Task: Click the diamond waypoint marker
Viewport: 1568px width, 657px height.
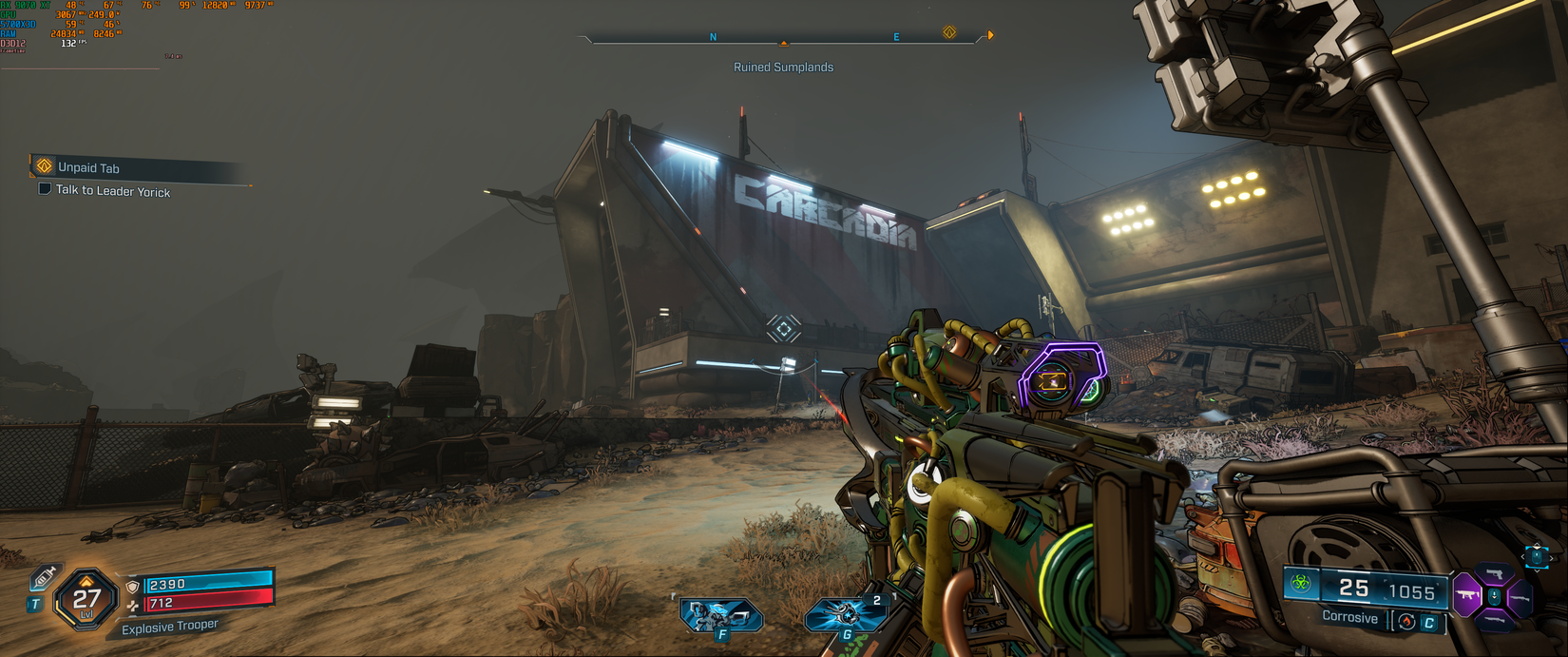Action: tap(784, 329)
